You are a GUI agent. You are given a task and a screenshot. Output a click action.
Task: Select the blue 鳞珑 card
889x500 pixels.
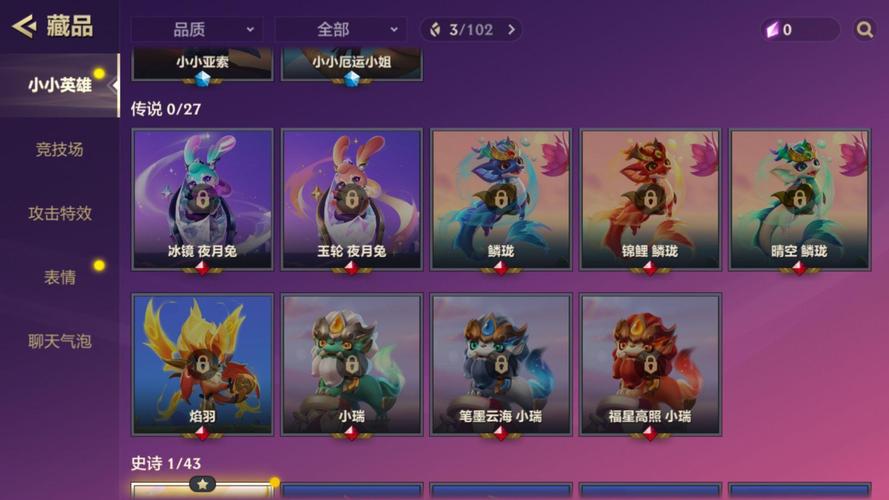pos(500,199)
